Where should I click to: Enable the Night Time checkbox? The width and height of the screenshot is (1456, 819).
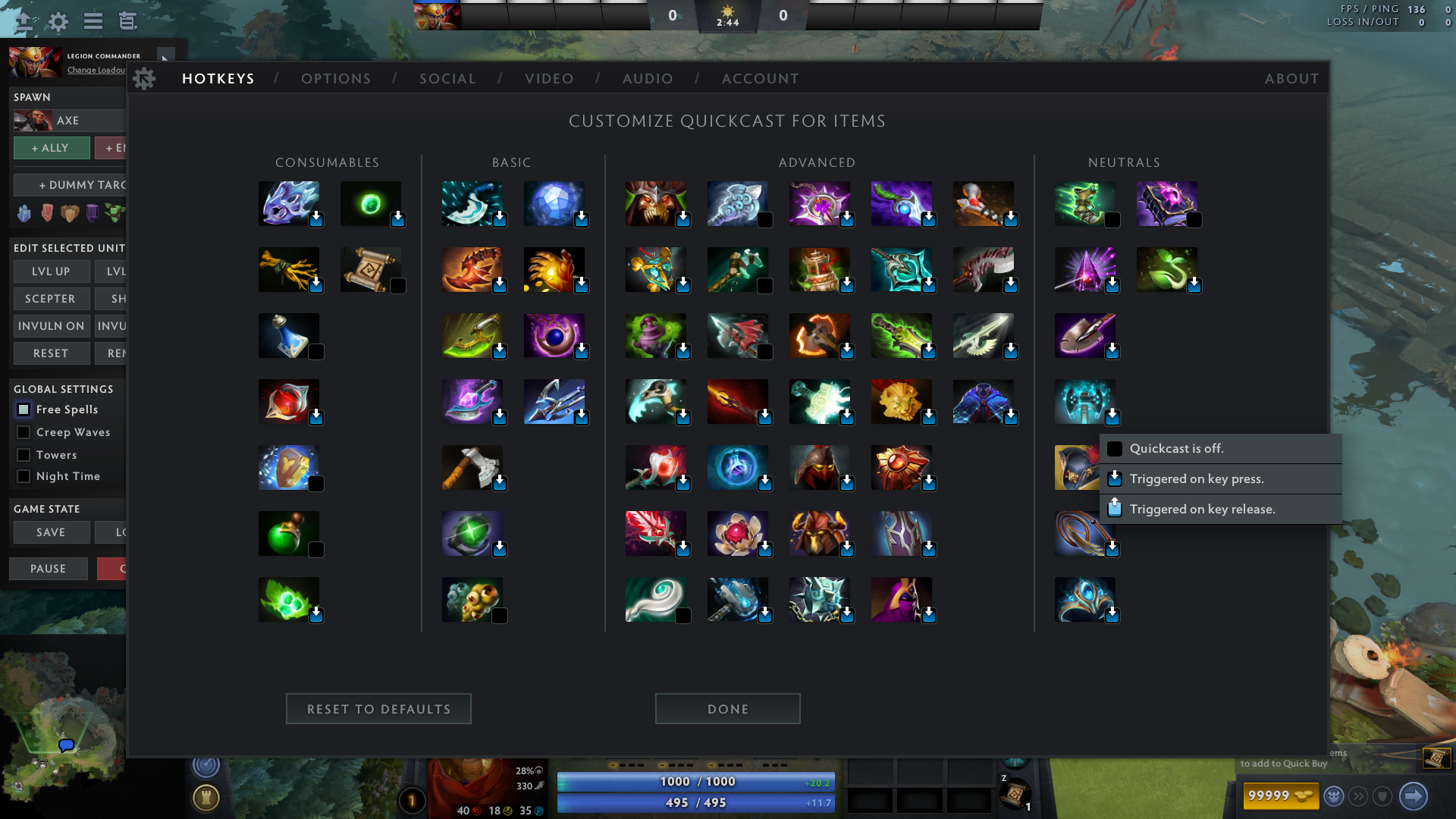[24, 476]
